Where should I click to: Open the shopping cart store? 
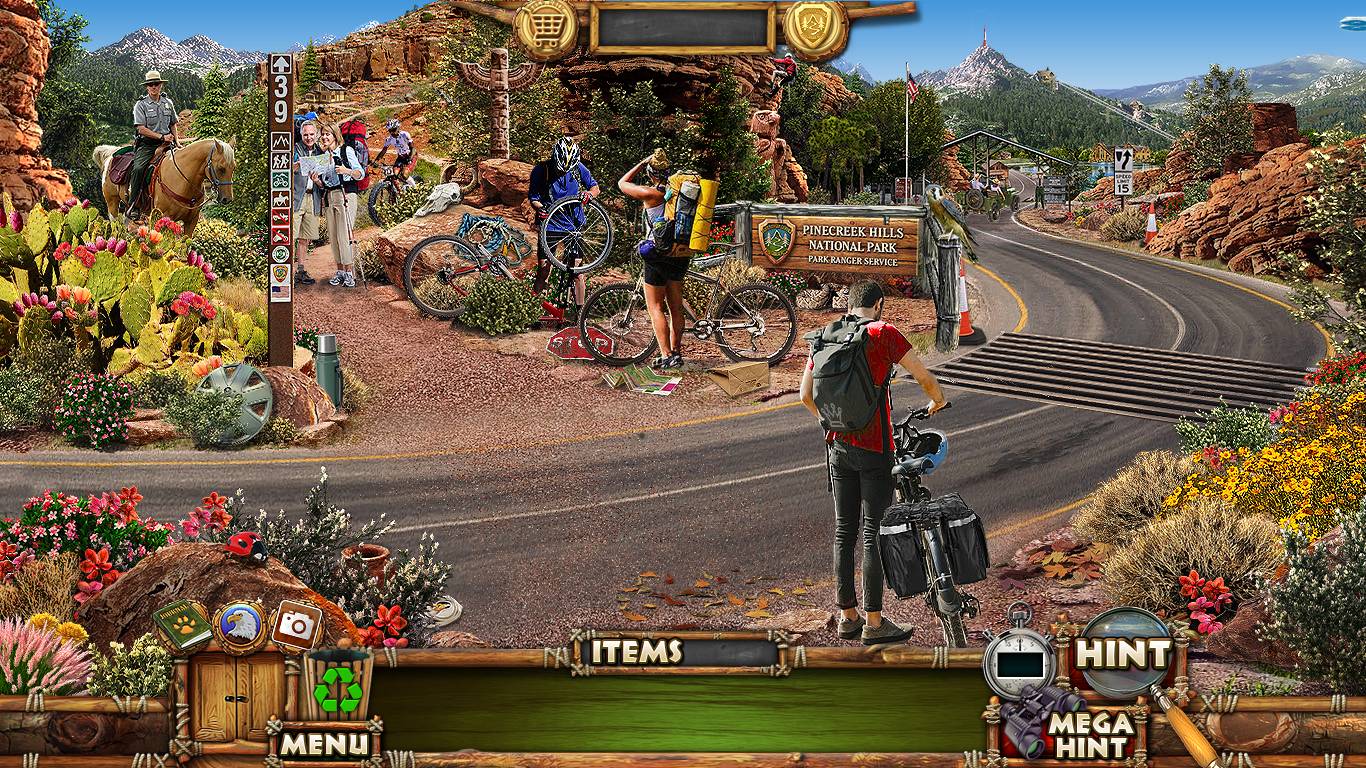point(545,27)
